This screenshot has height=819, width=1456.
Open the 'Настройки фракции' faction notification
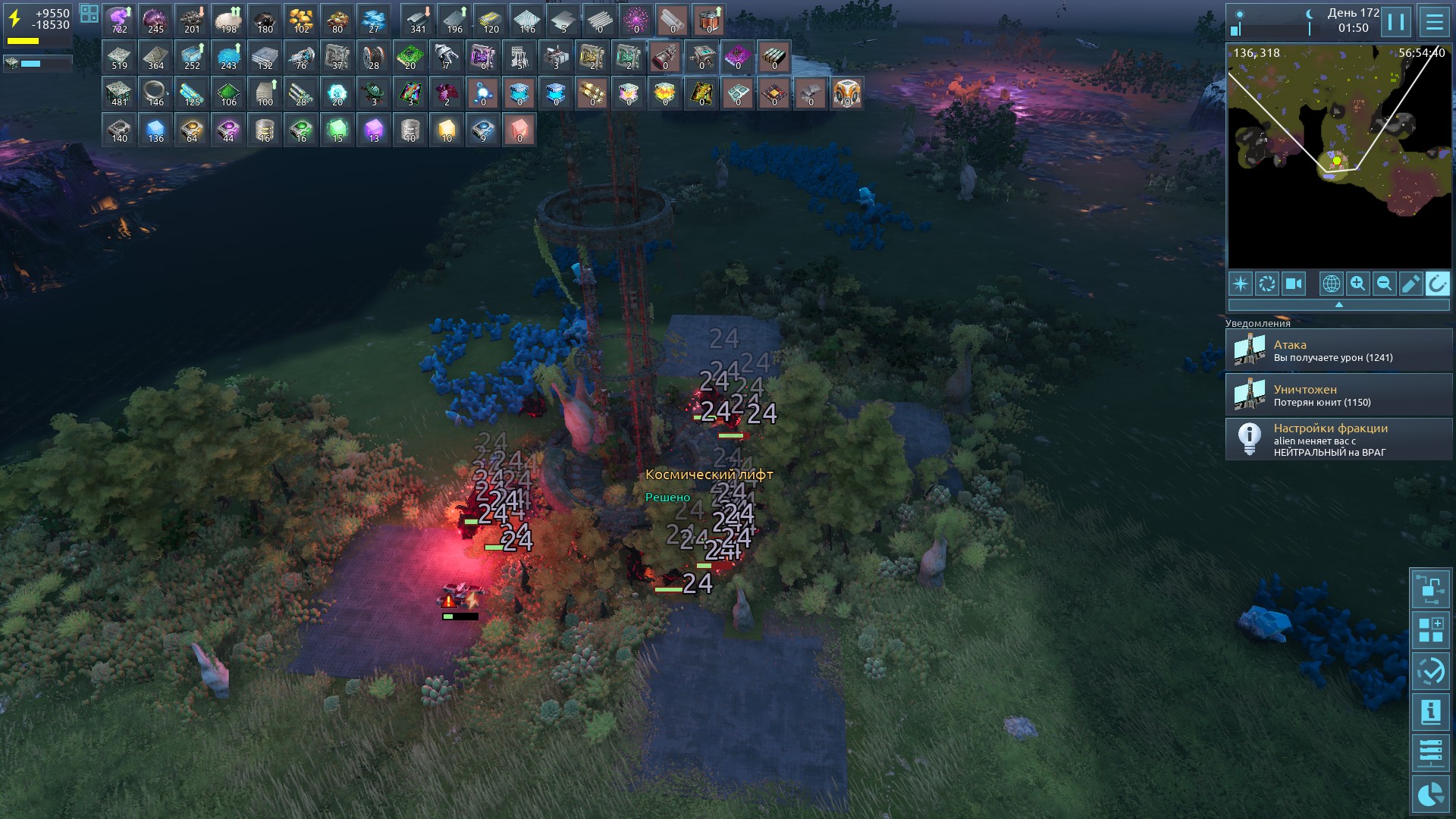[x=1338, y=440]
